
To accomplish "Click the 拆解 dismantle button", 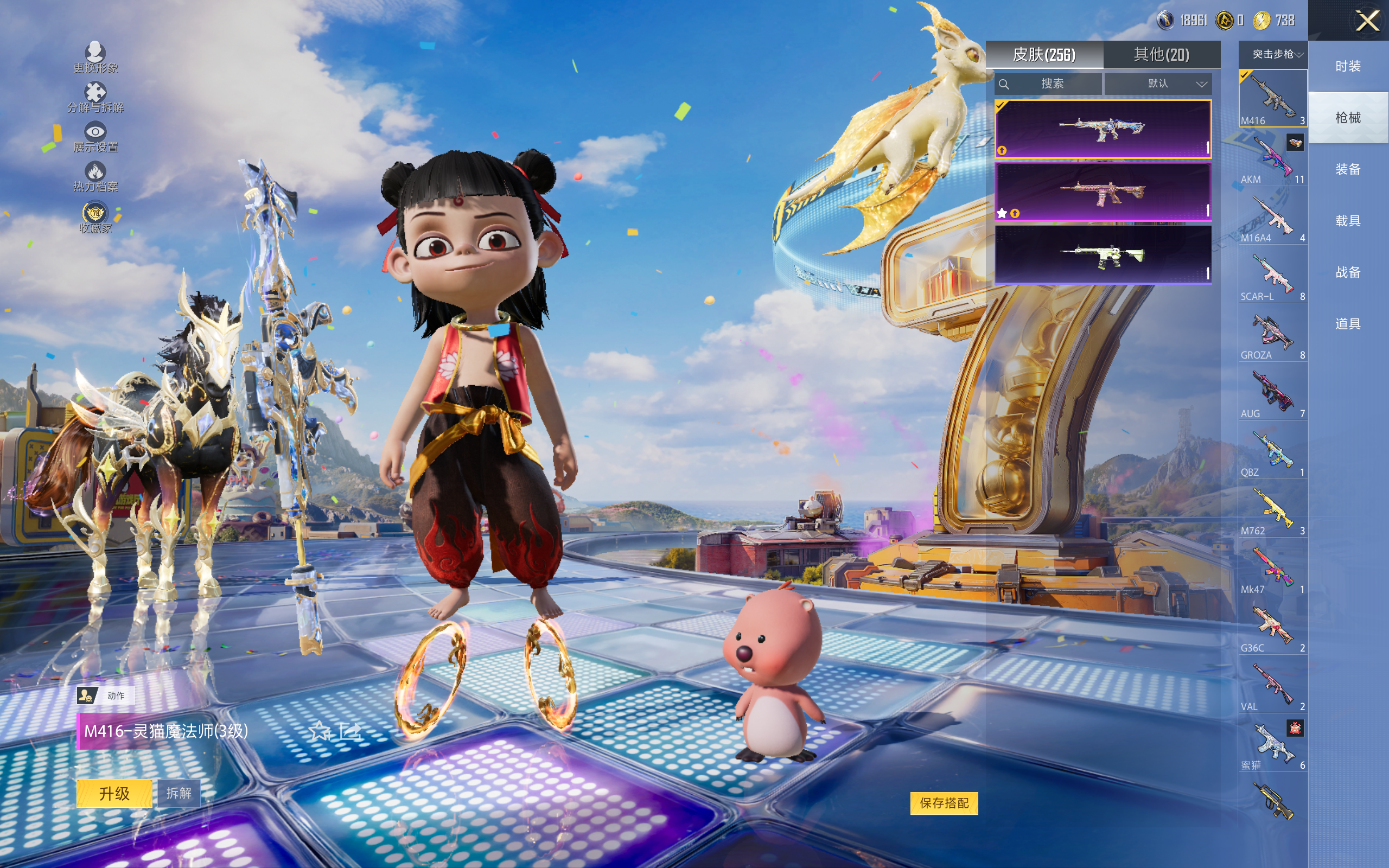I will click(x=179, y=793).
